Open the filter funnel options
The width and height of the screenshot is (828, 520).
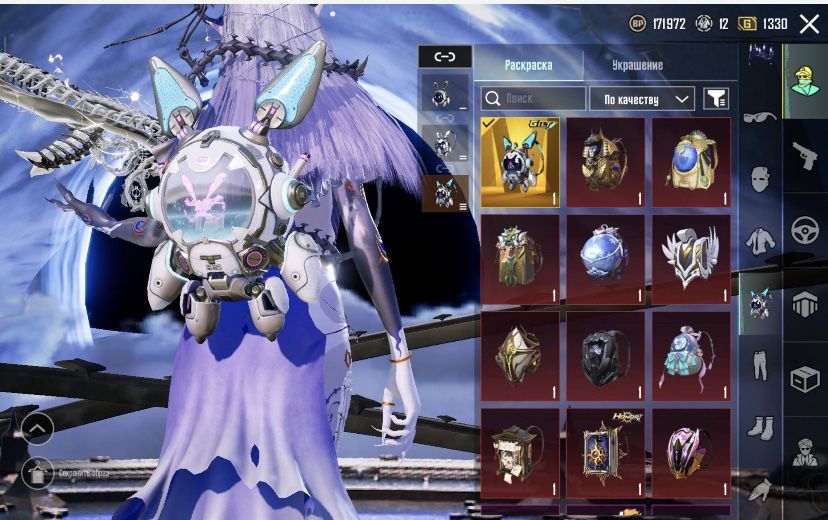click(716, 98)
